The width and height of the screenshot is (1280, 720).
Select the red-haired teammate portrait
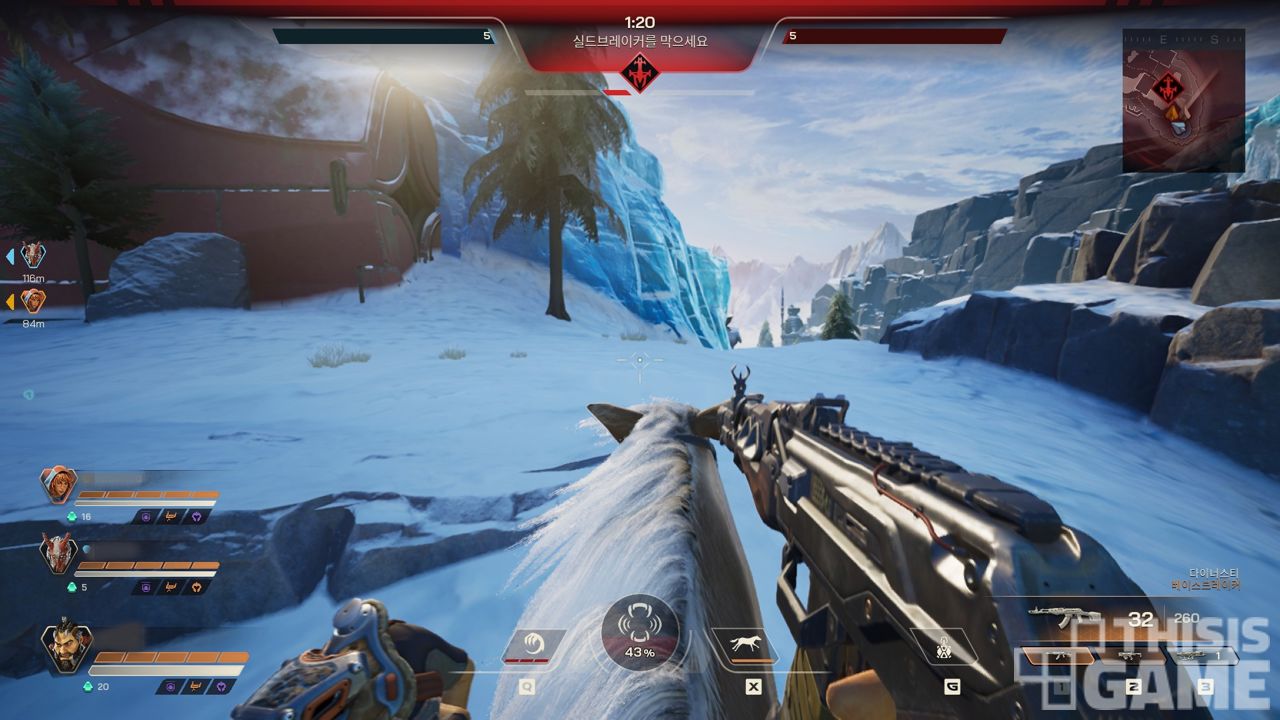pos(58,485)
